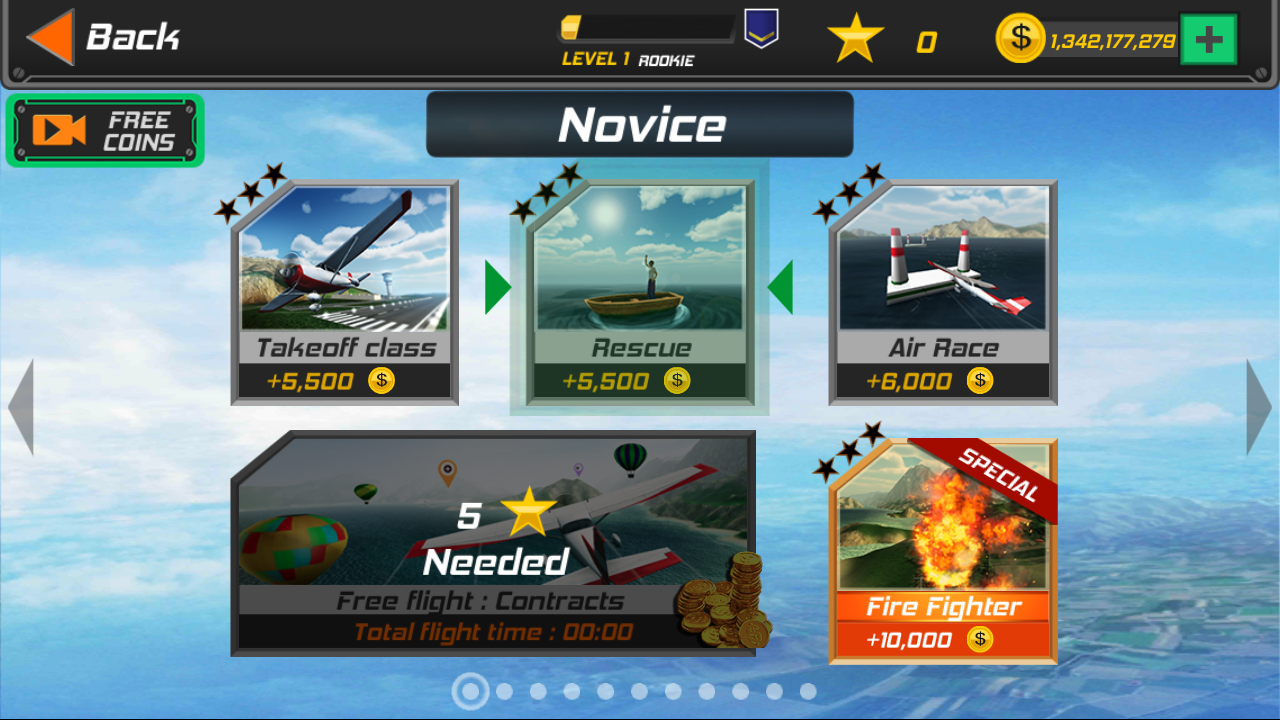Click the coin balance icon in top bar
The width and height of the screenshot is (1280, 720).
pos(1019,39)
